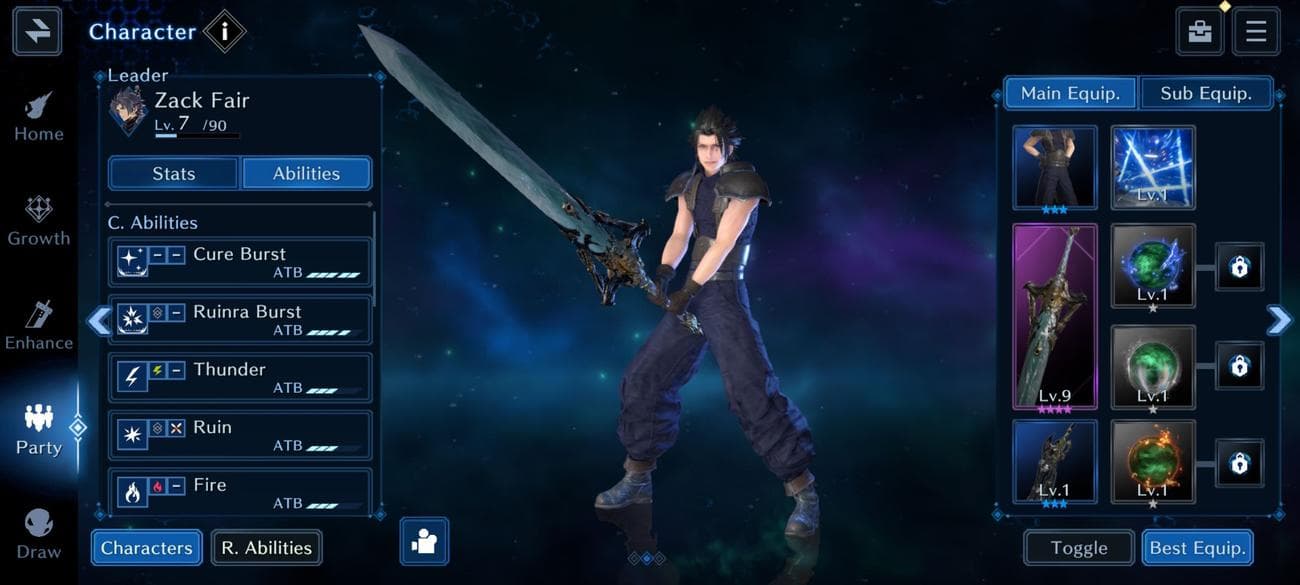Open the briefcase inventory icon

(x=1200, y=31)
